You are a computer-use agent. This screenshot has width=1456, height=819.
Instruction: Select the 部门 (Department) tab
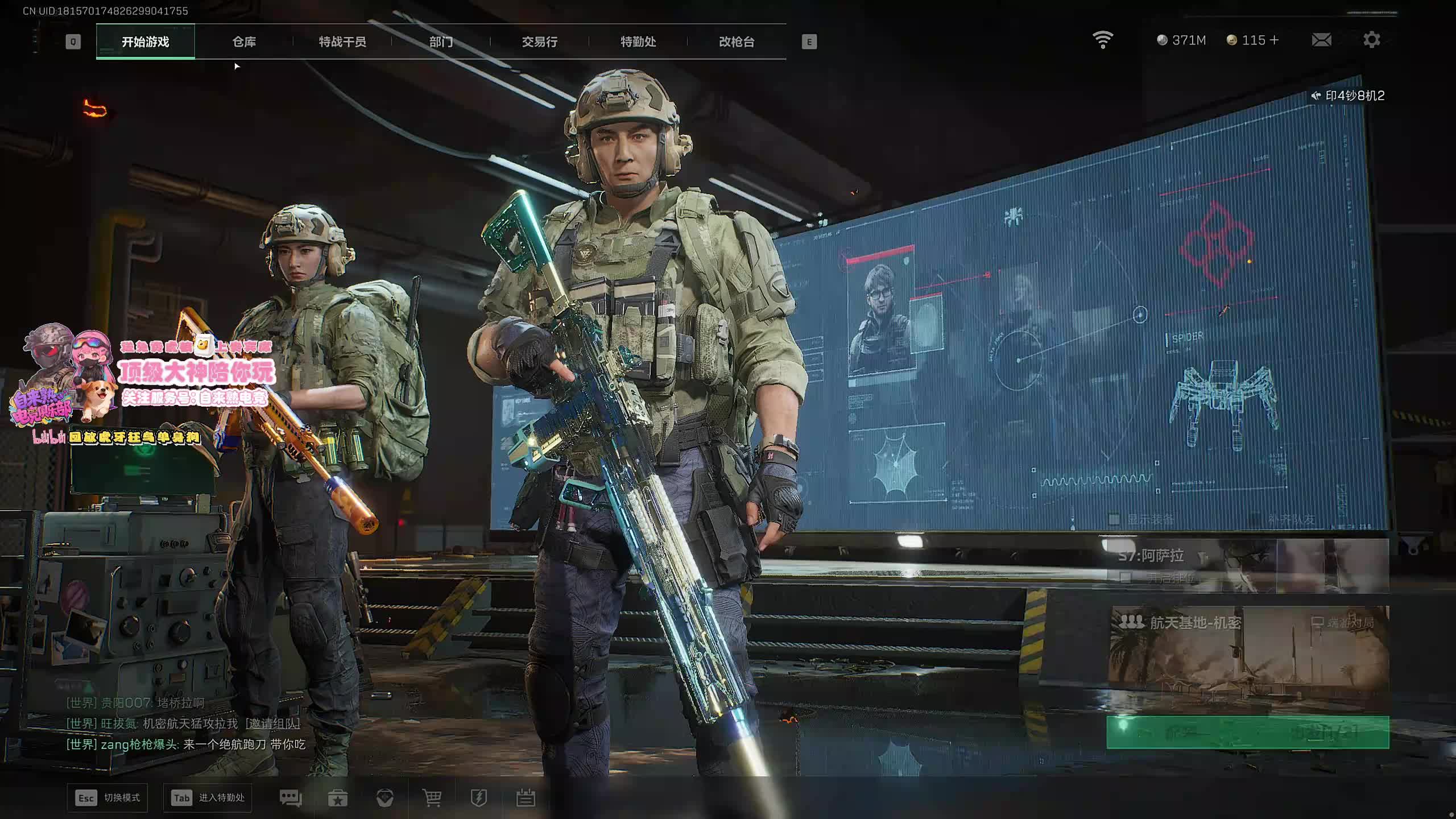pos(441,42)
